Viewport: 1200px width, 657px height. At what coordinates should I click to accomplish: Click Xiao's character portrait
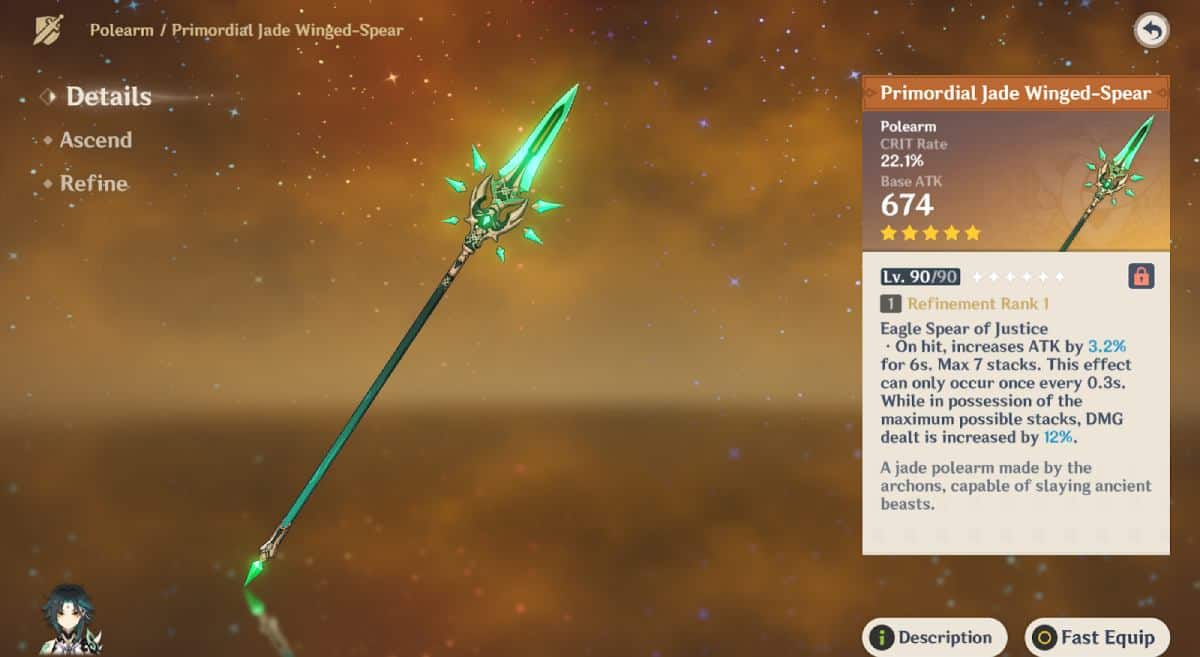coord(70,621)
